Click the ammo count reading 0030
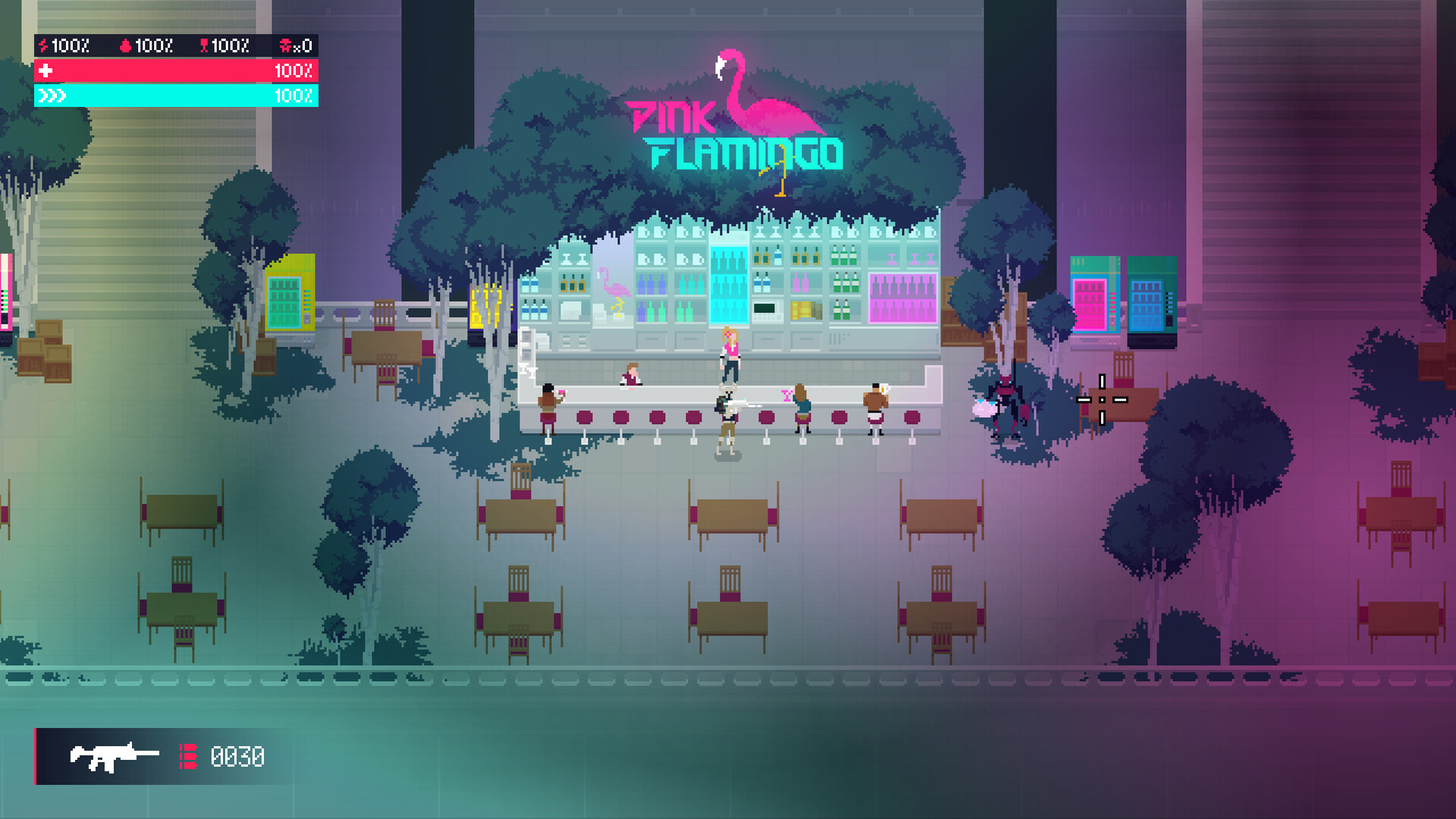The image size is (1456, 819). (239, 756)
